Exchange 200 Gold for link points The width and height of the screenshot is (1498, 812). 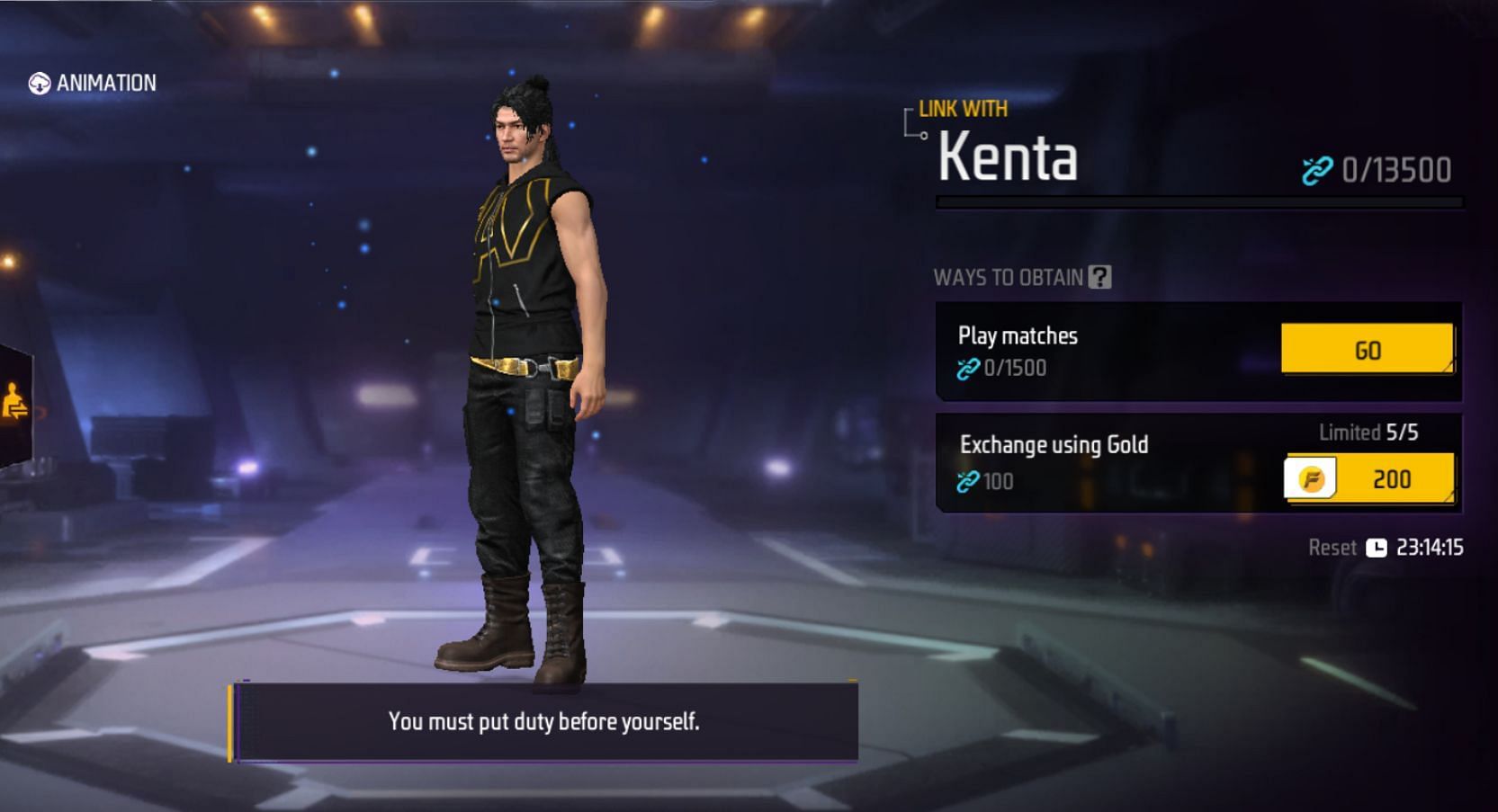click(x=1368, y=478)
